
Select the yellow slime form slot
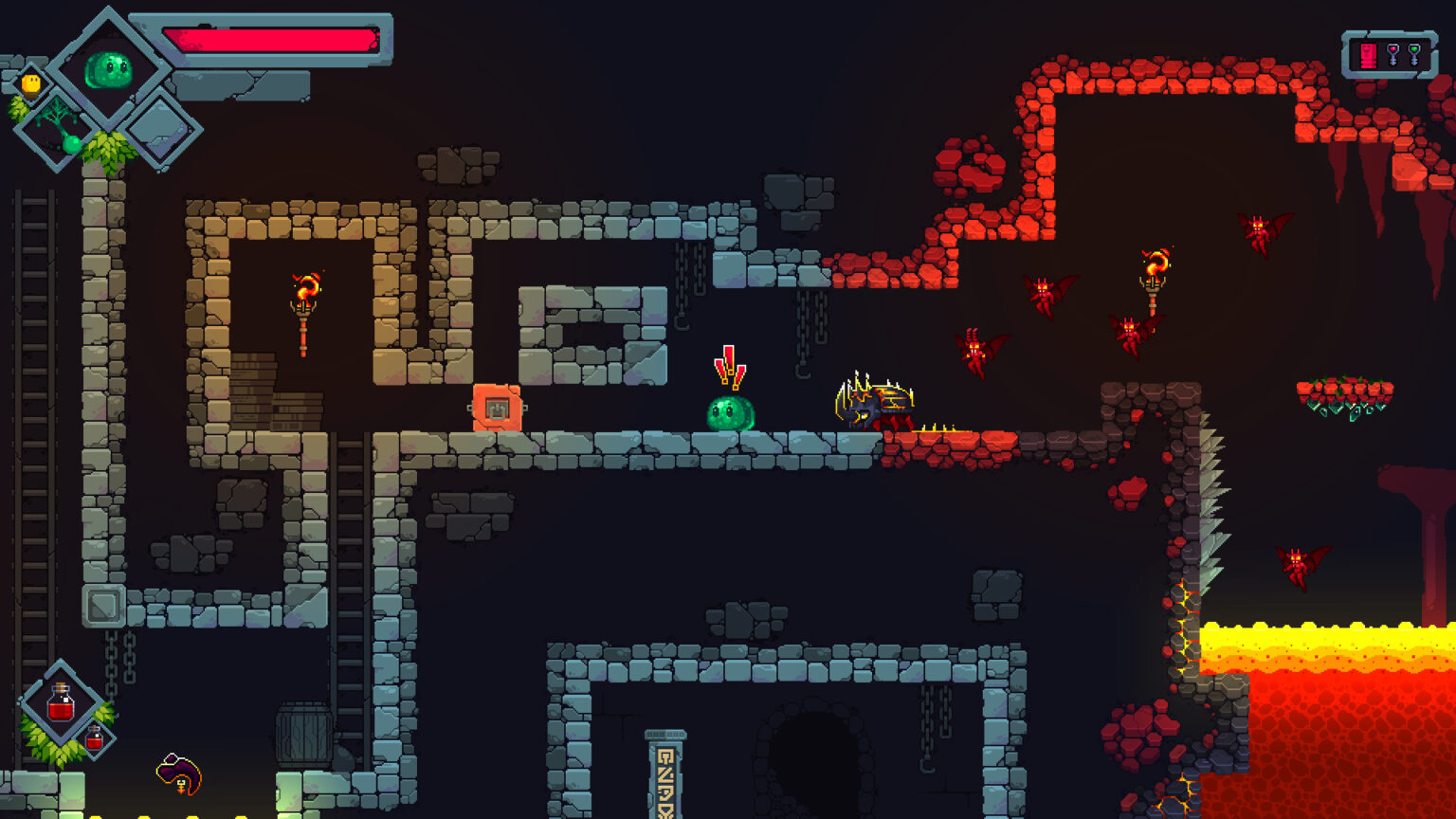click(31, 84)
